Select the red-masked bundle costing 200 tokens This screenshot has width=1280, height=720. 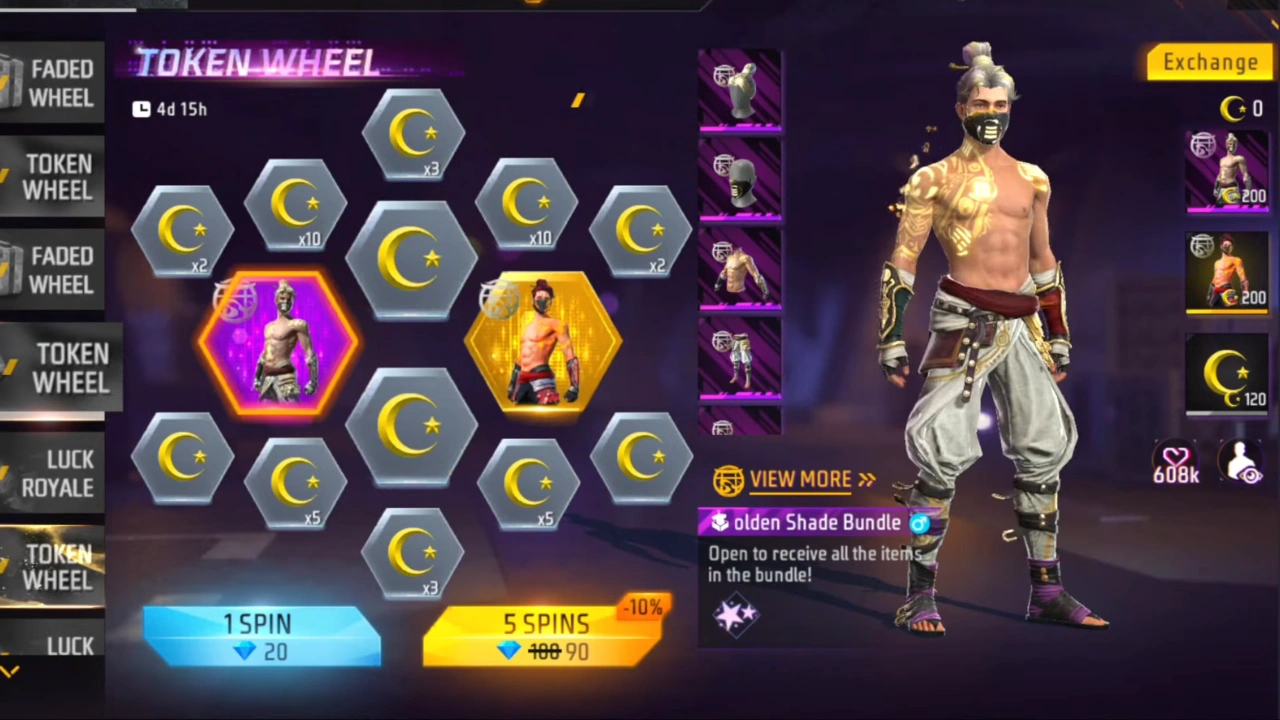[1227, 270]
